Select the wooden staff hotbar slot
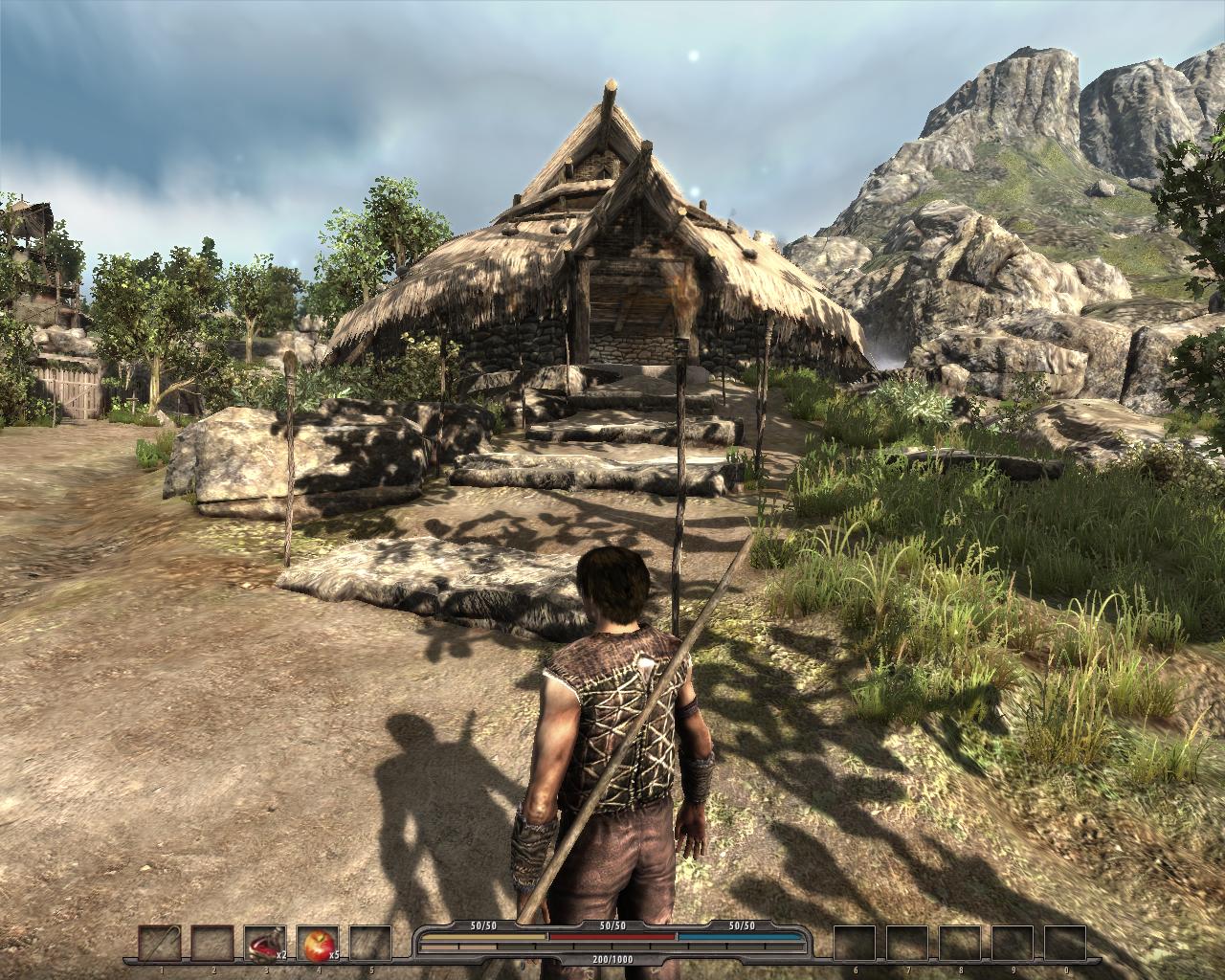1225x980 pixels. [158, 945]
